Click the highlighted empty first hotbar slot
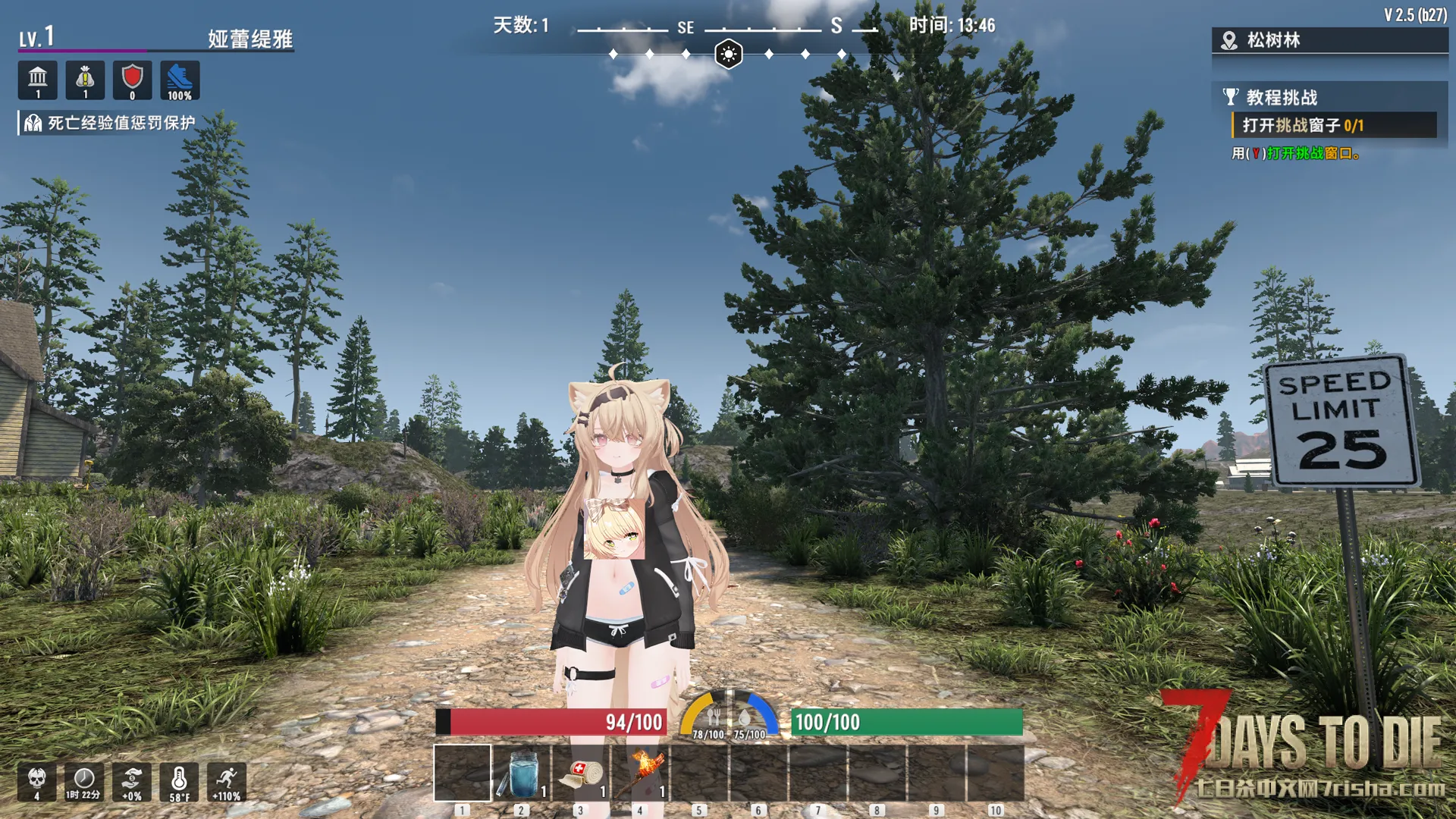1456x819 pixels. click(x=463, y=773)
